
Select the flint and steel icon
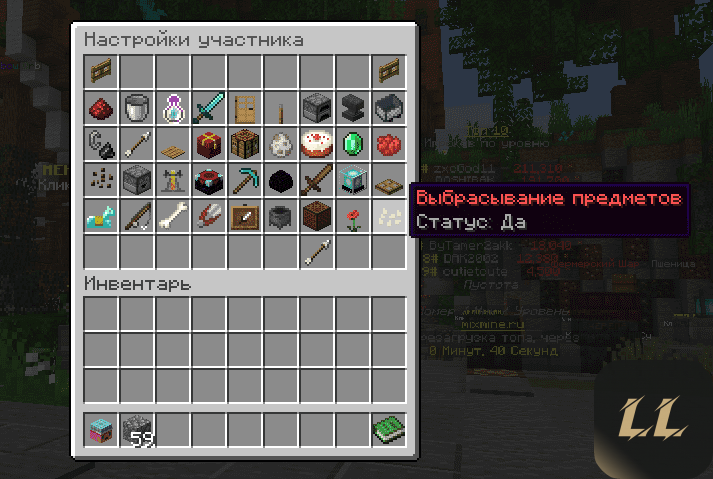(x=100, y=143)
